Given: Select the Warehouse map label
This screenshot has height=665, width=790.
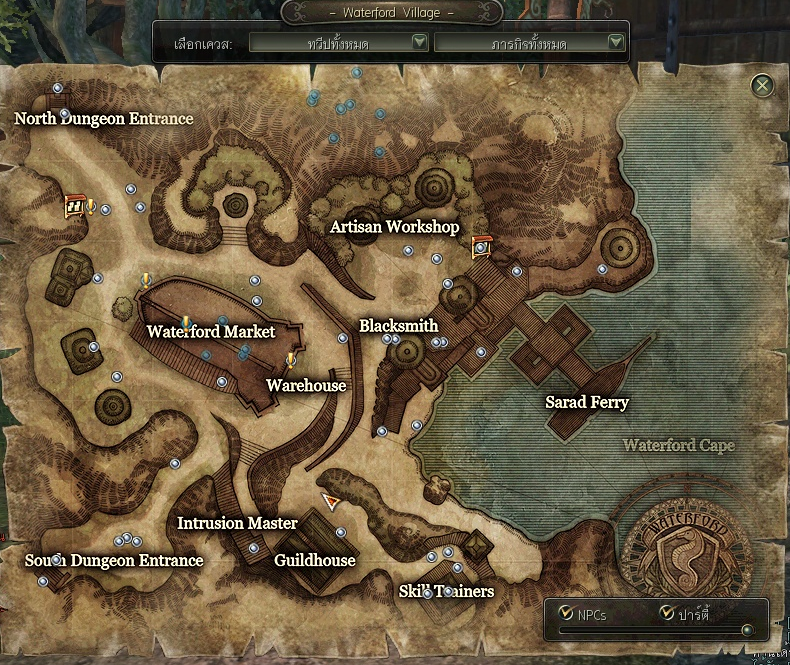Looking at the screenshot, I should [306, 385].
